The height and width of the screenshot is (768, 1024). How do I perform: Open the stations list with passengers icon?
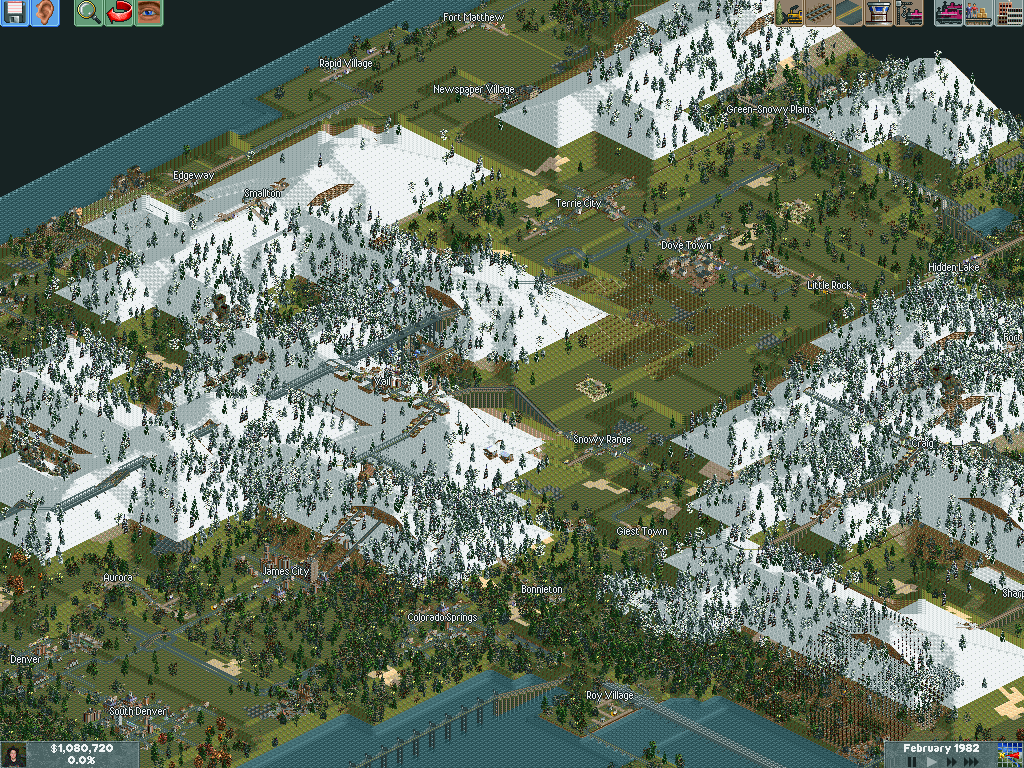(978, 13)
